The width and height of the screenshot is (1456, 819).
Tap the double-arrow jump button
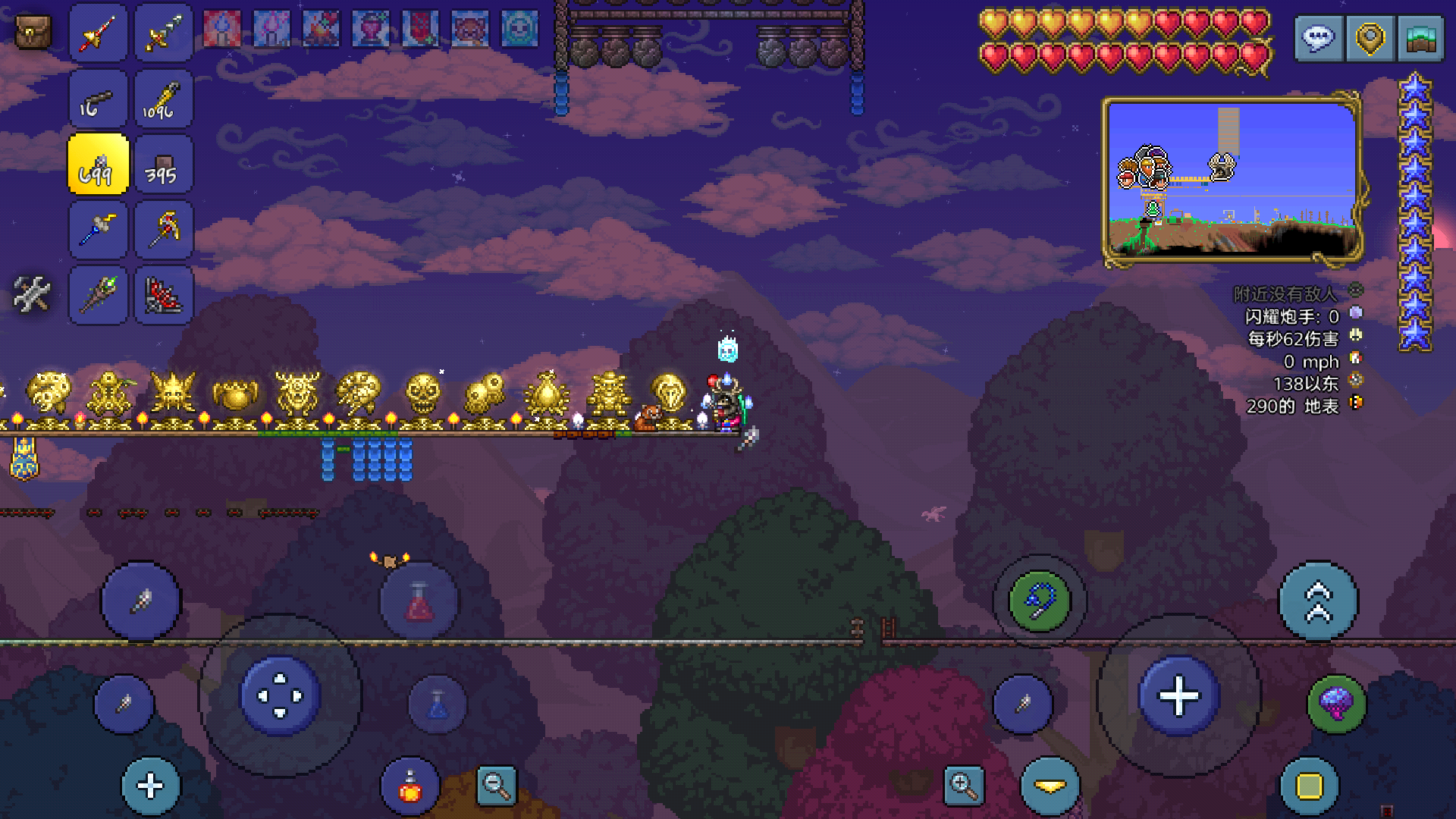(x=1318, y=601)
